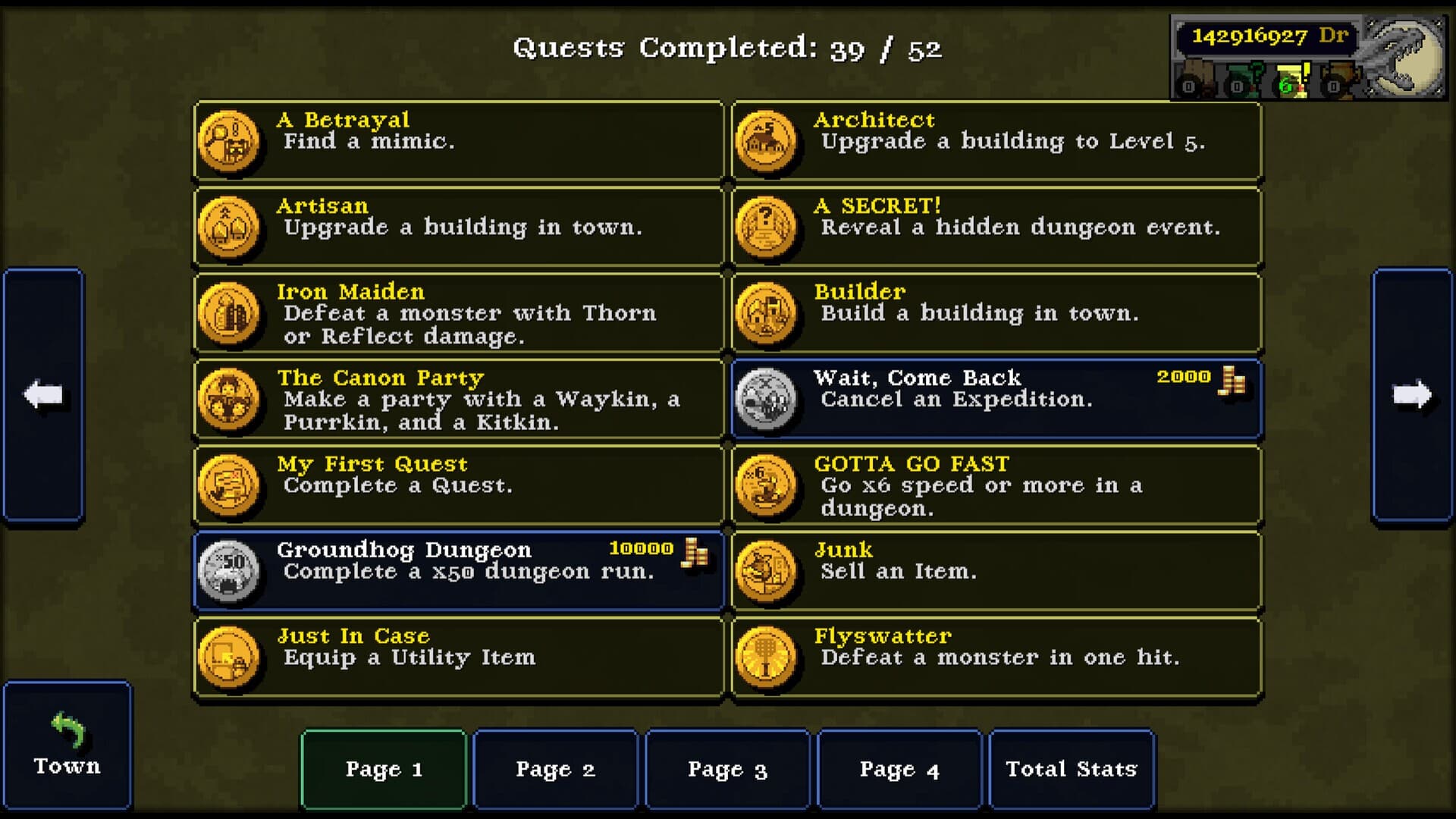1456x819 pixels.
Task: Click the A Betrayal mimic medal icon
Action: (x=230, y=140)
